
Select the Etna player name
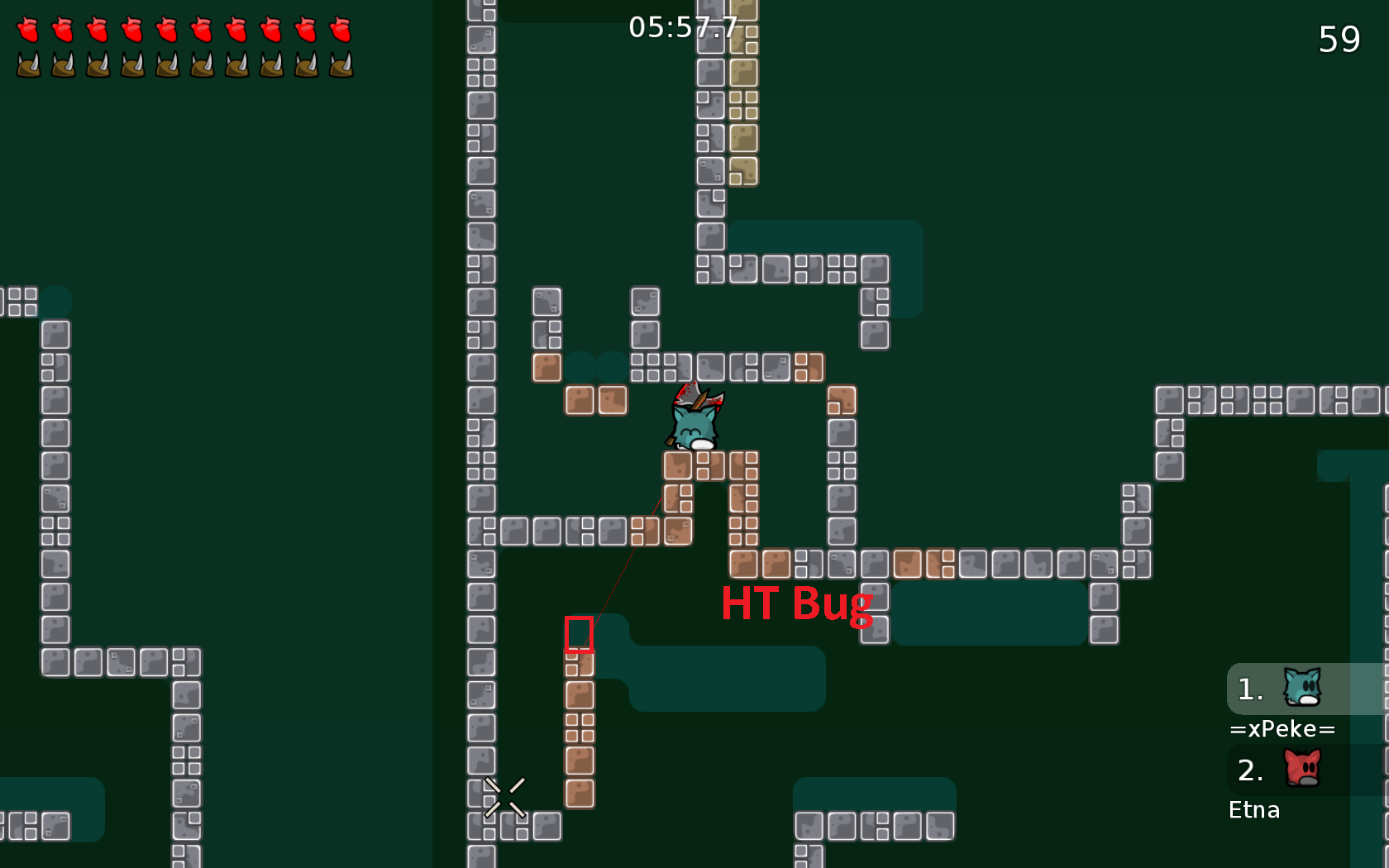[1253, 810]
